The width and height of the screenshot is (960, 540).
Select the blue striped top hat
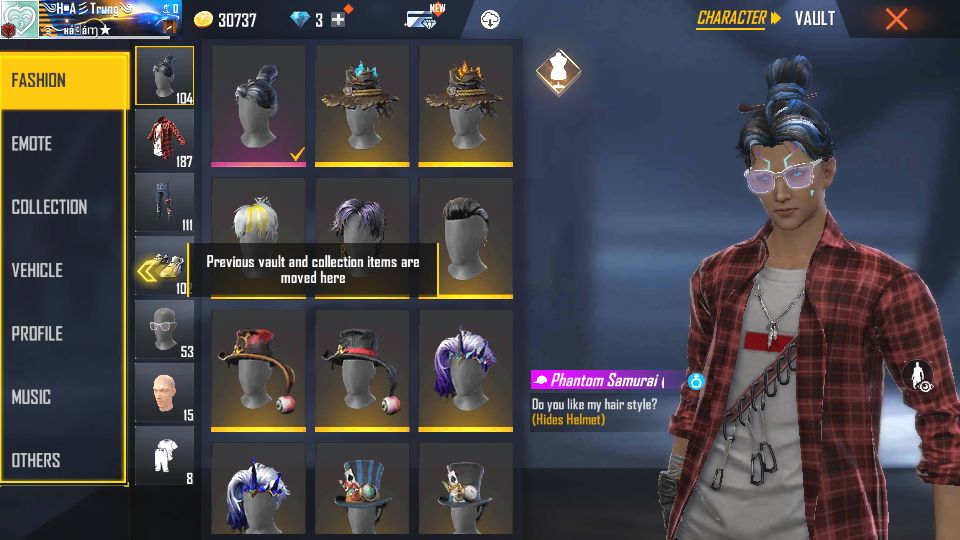[x=362, y=488]
